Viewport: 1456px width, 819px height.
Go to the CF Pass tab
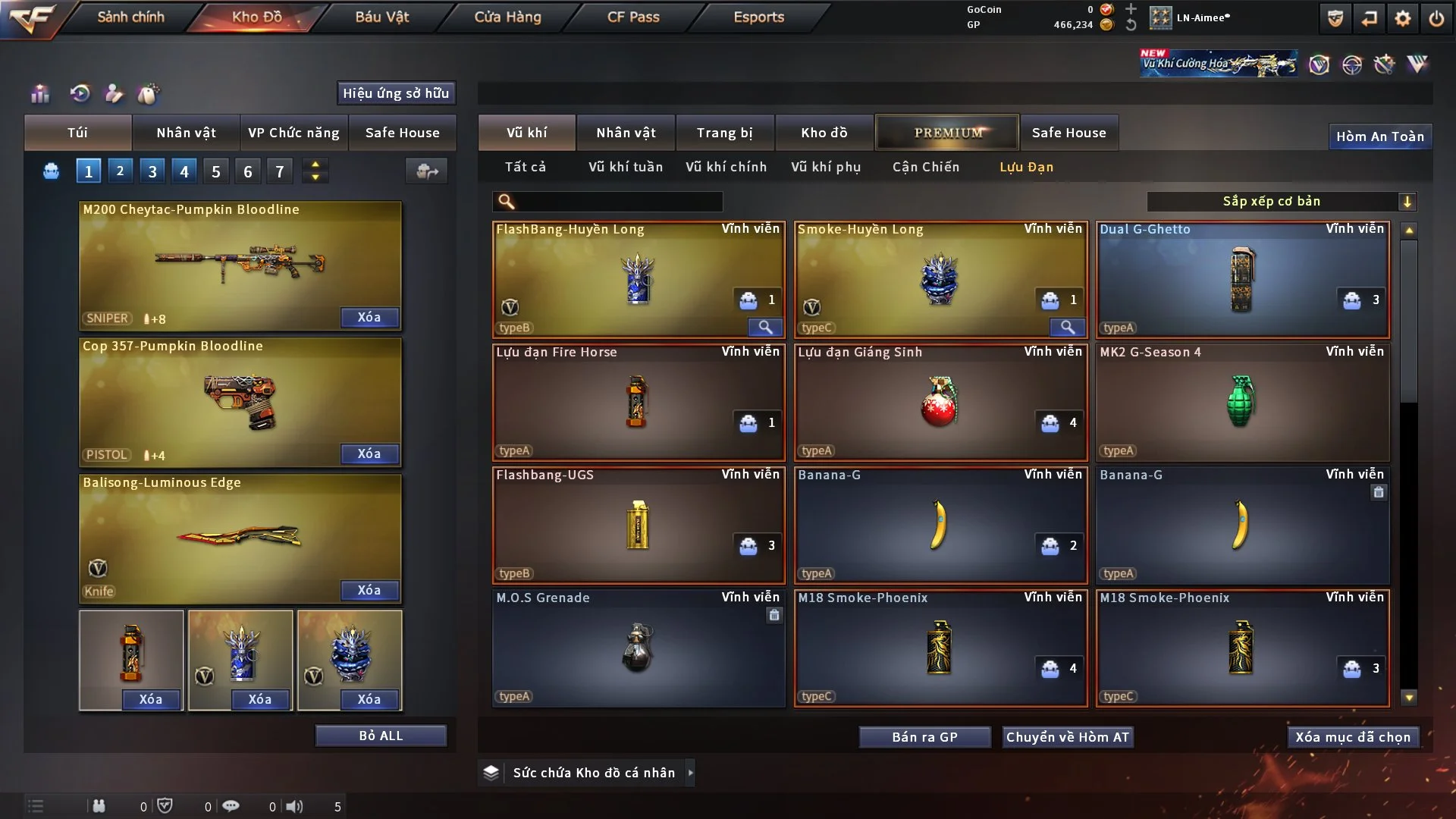633,17
